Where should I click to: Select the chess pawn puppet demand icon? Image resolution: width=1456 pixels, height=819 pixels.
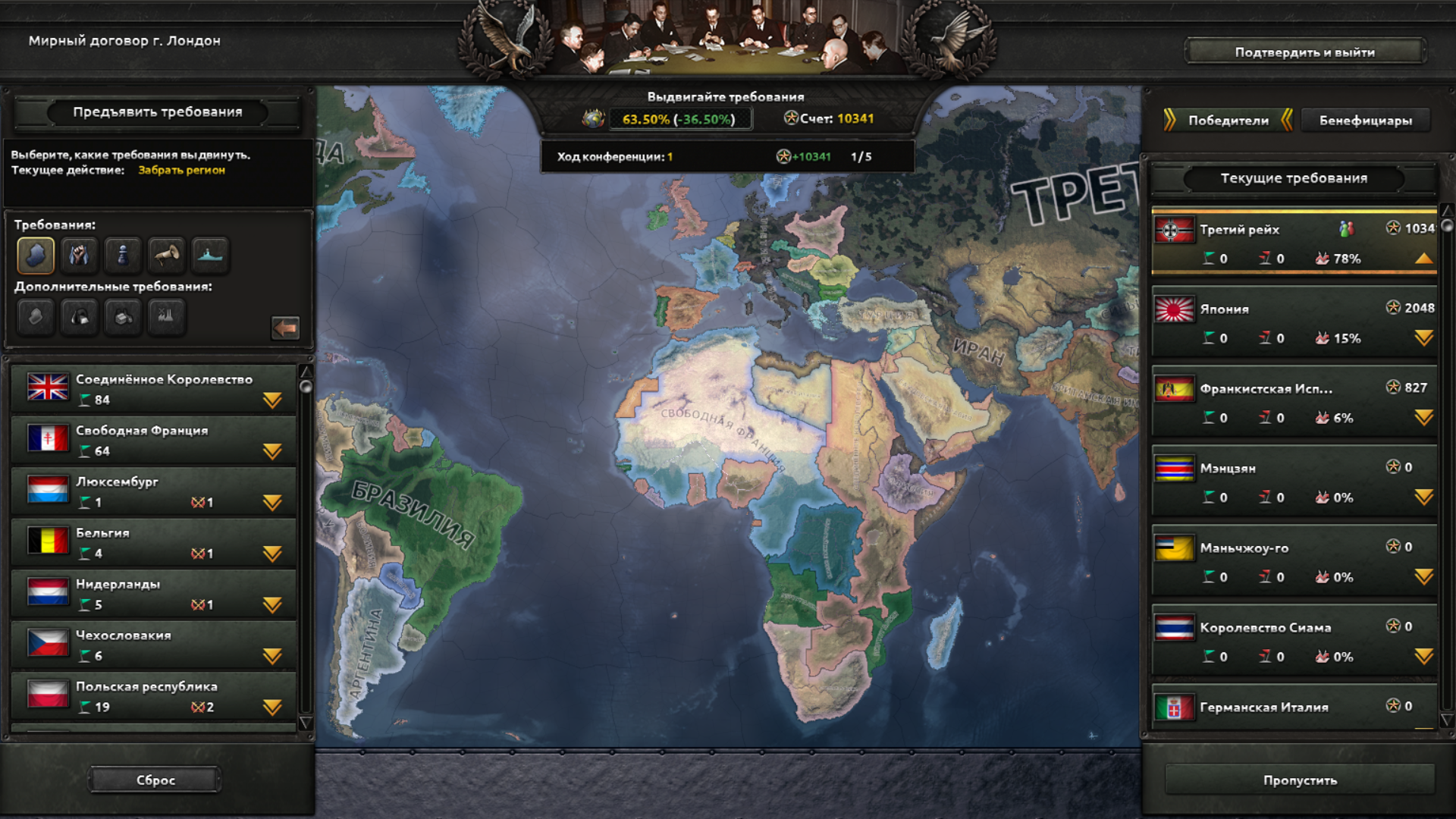[123, 255]
